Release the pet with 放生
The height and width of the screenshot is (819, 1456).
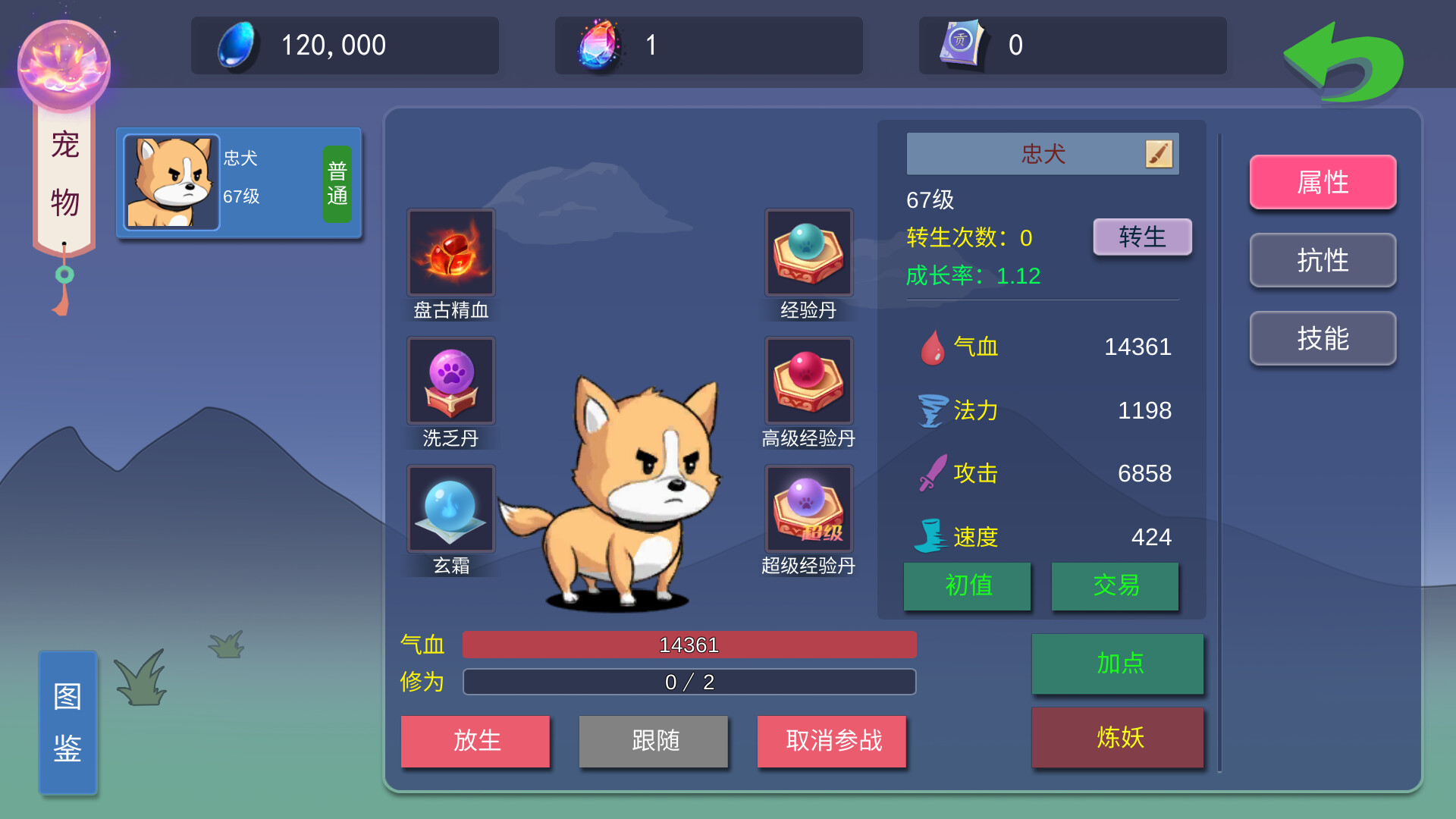(475, 742)
